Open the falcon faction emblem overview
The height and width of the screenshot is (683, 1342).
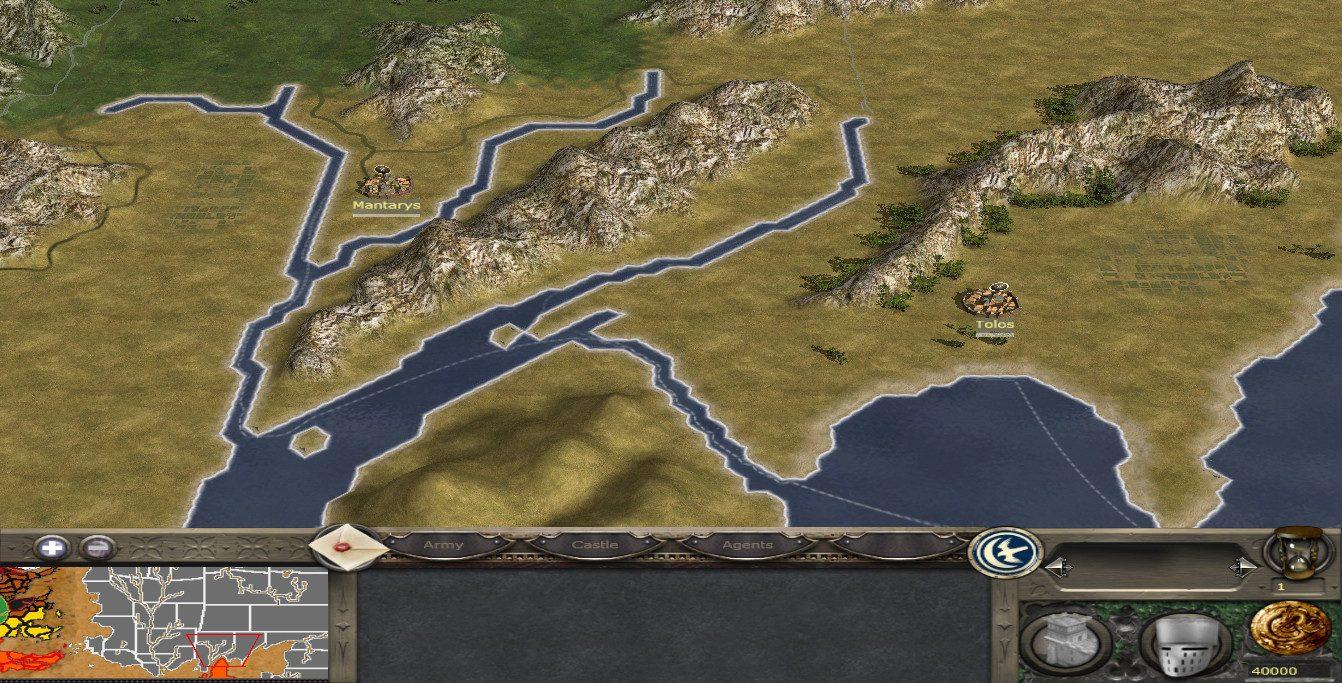coord(1006,552)
